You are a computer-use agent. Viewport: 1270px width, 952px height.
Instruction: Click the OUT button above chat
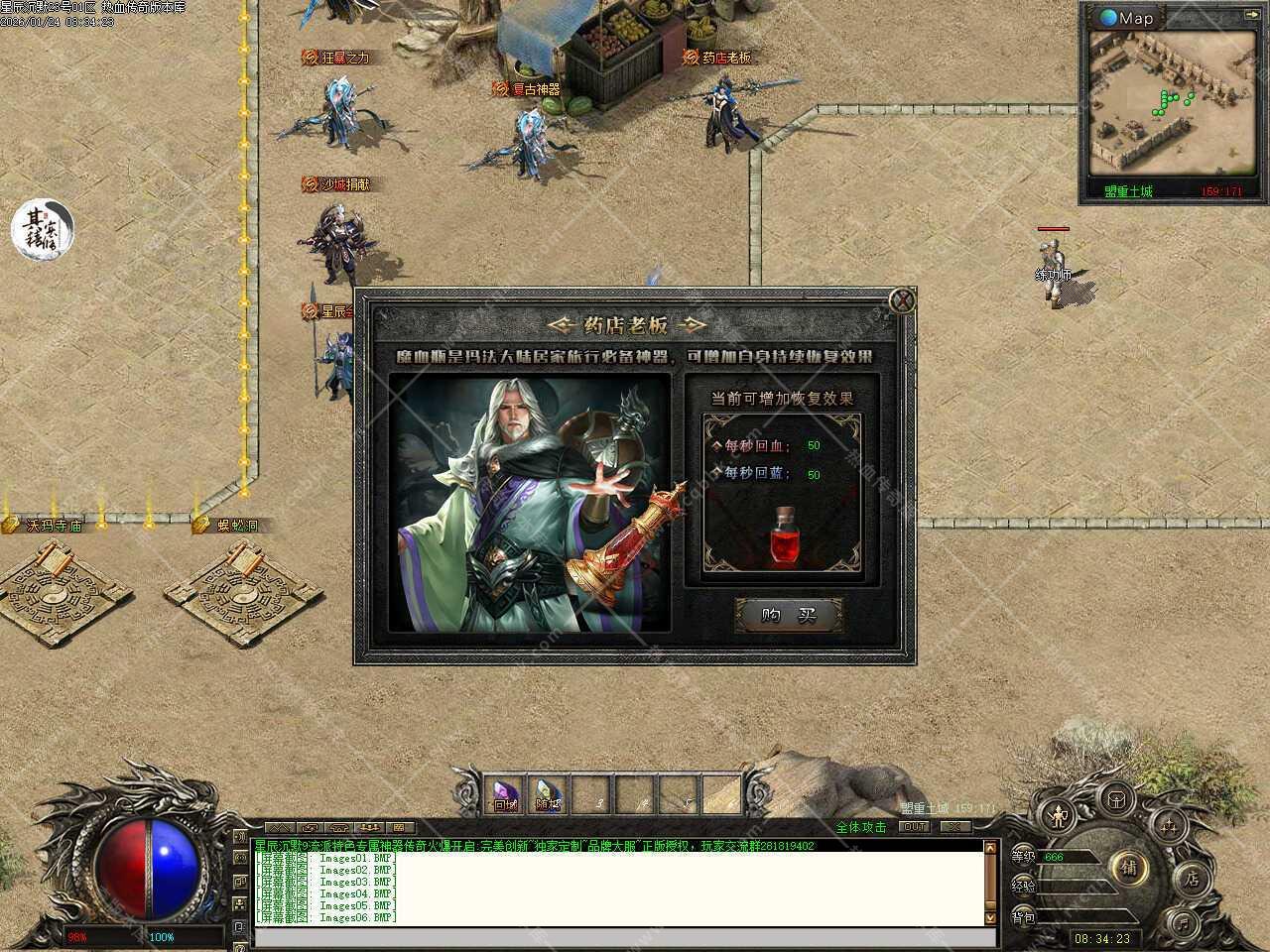[x=914, y=827]
